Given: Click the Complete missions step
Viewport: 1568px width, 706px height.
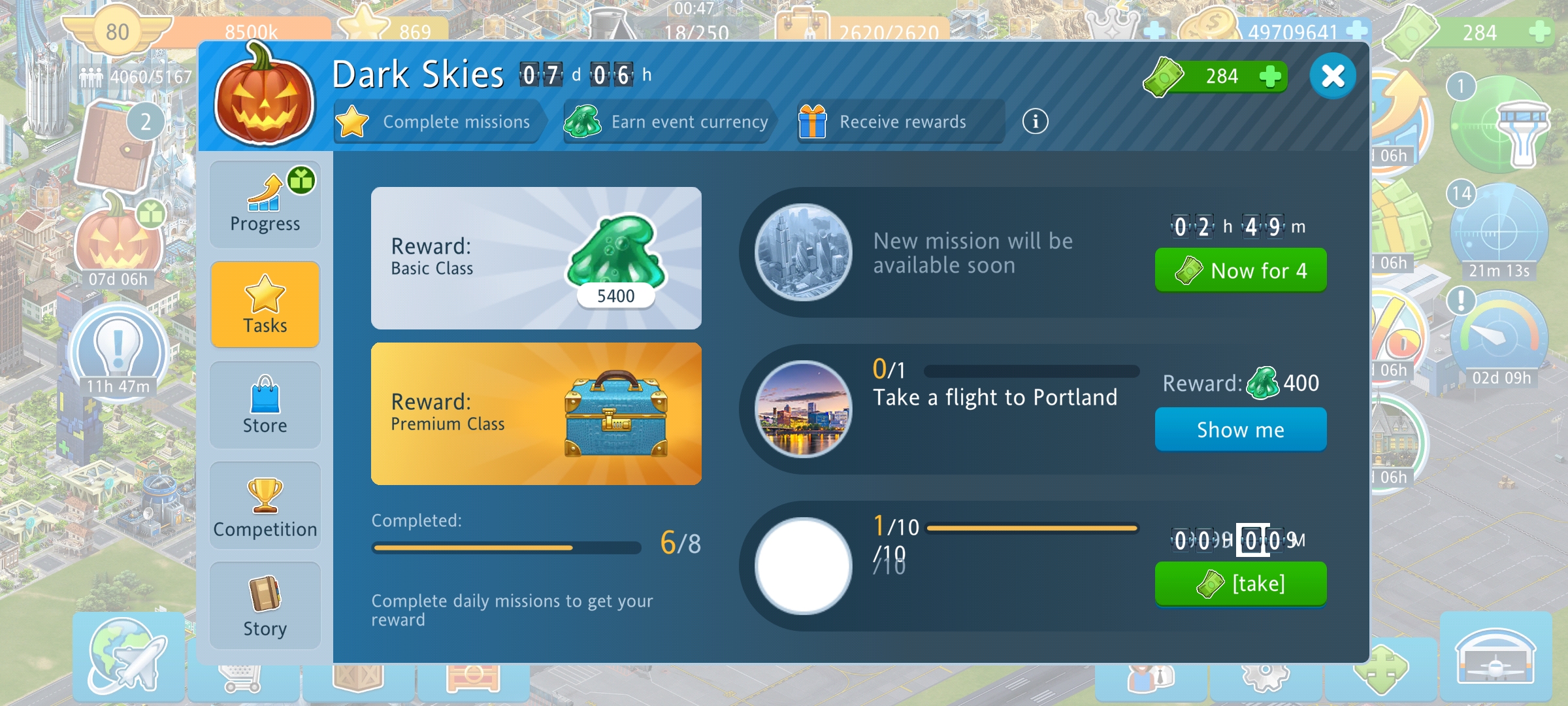Looking at the screenshot, I should 438,122.
